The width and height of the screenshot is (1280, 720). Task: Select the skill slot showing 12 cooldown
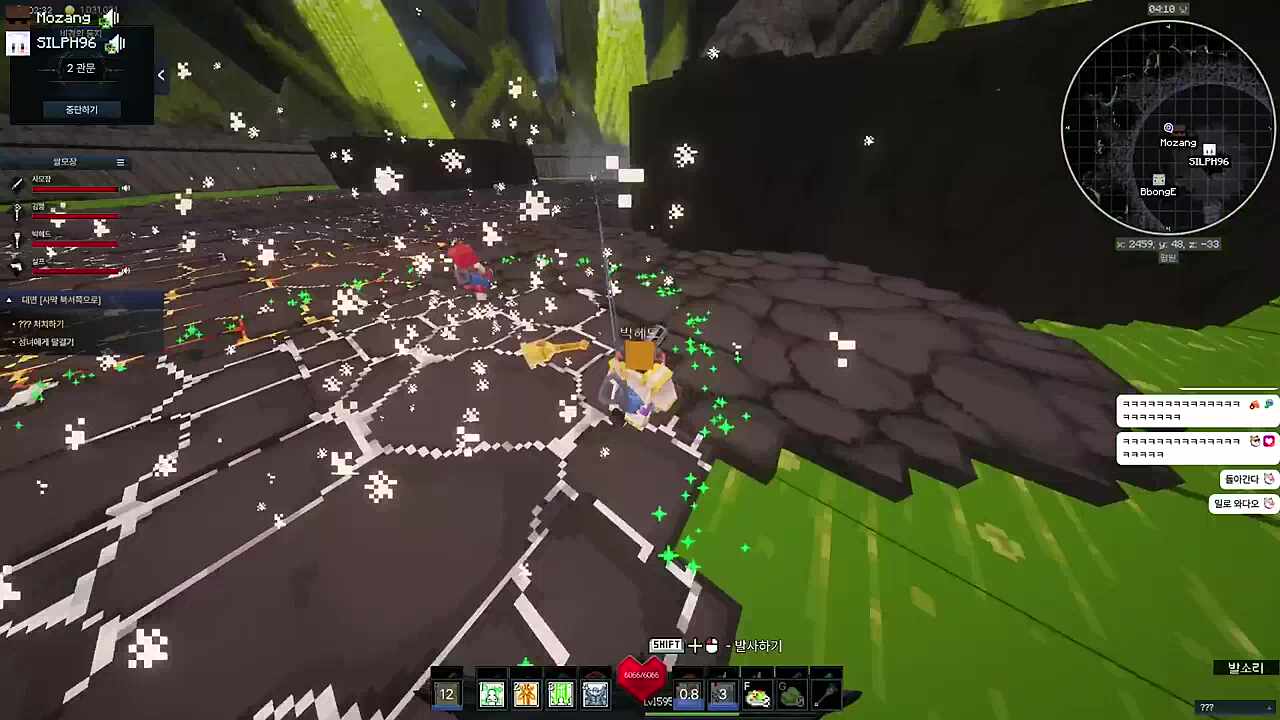pos(447,694)
